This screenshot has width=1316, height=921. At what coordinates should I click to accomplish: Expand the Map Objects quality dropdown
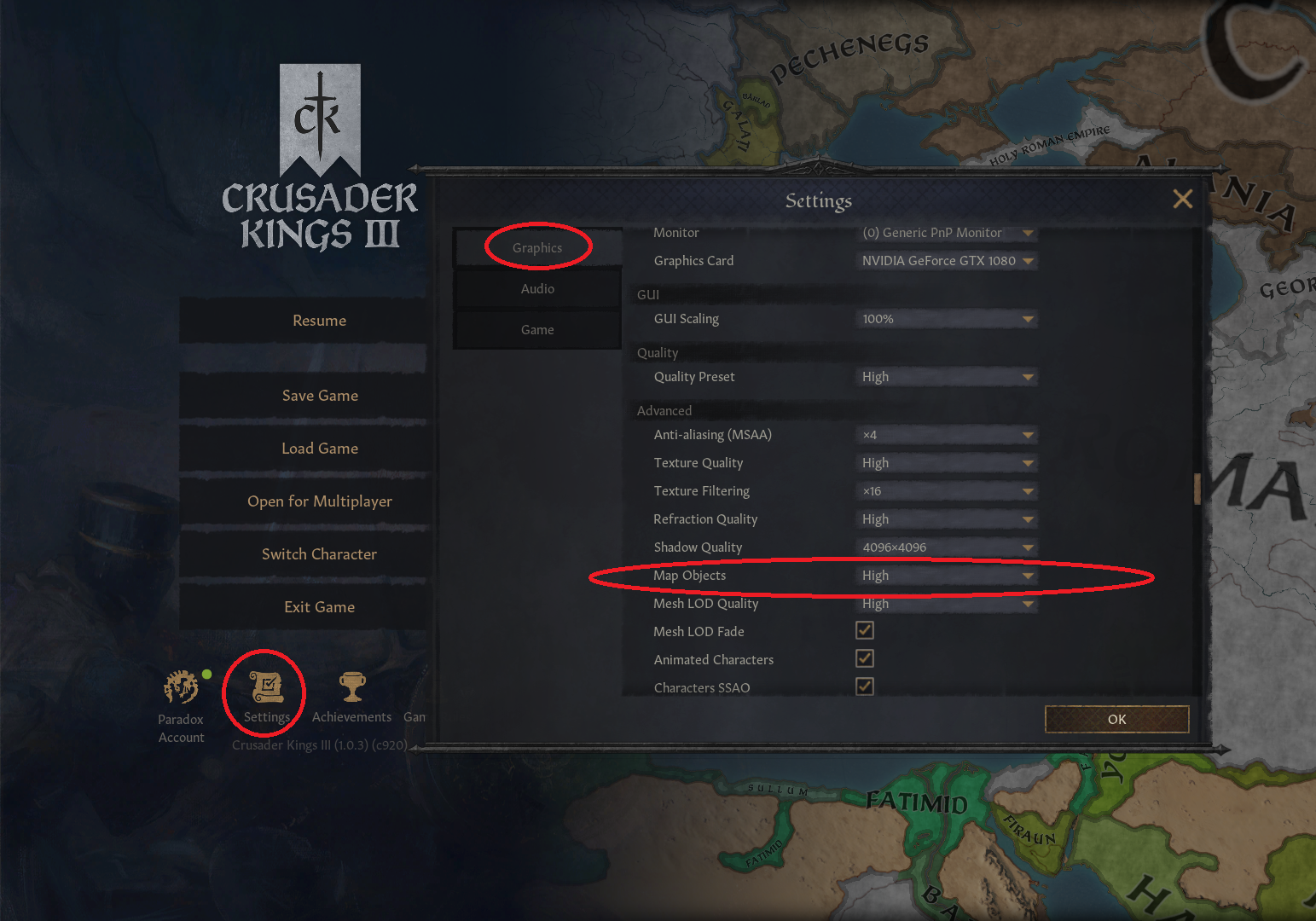946,575
